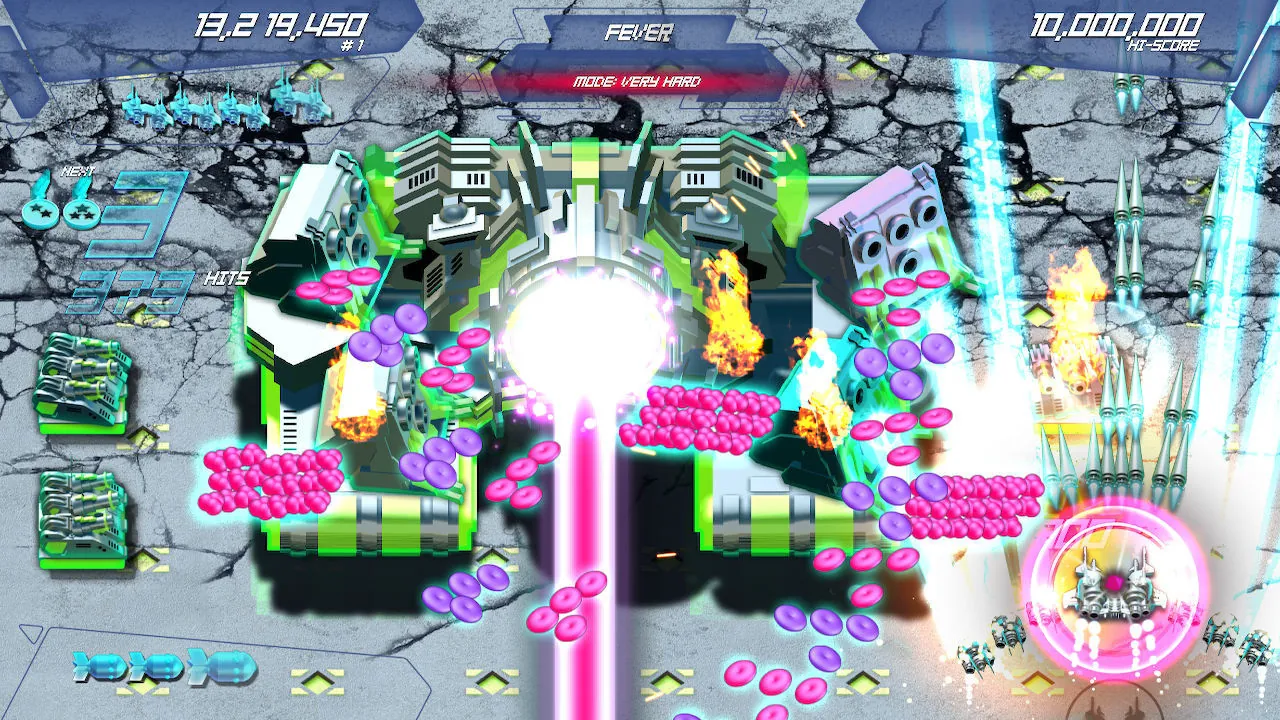This screenshot has height=720, width=1280.
Task: Toggle the FEVER banner at top center
Action: click(x=640, y=33)
